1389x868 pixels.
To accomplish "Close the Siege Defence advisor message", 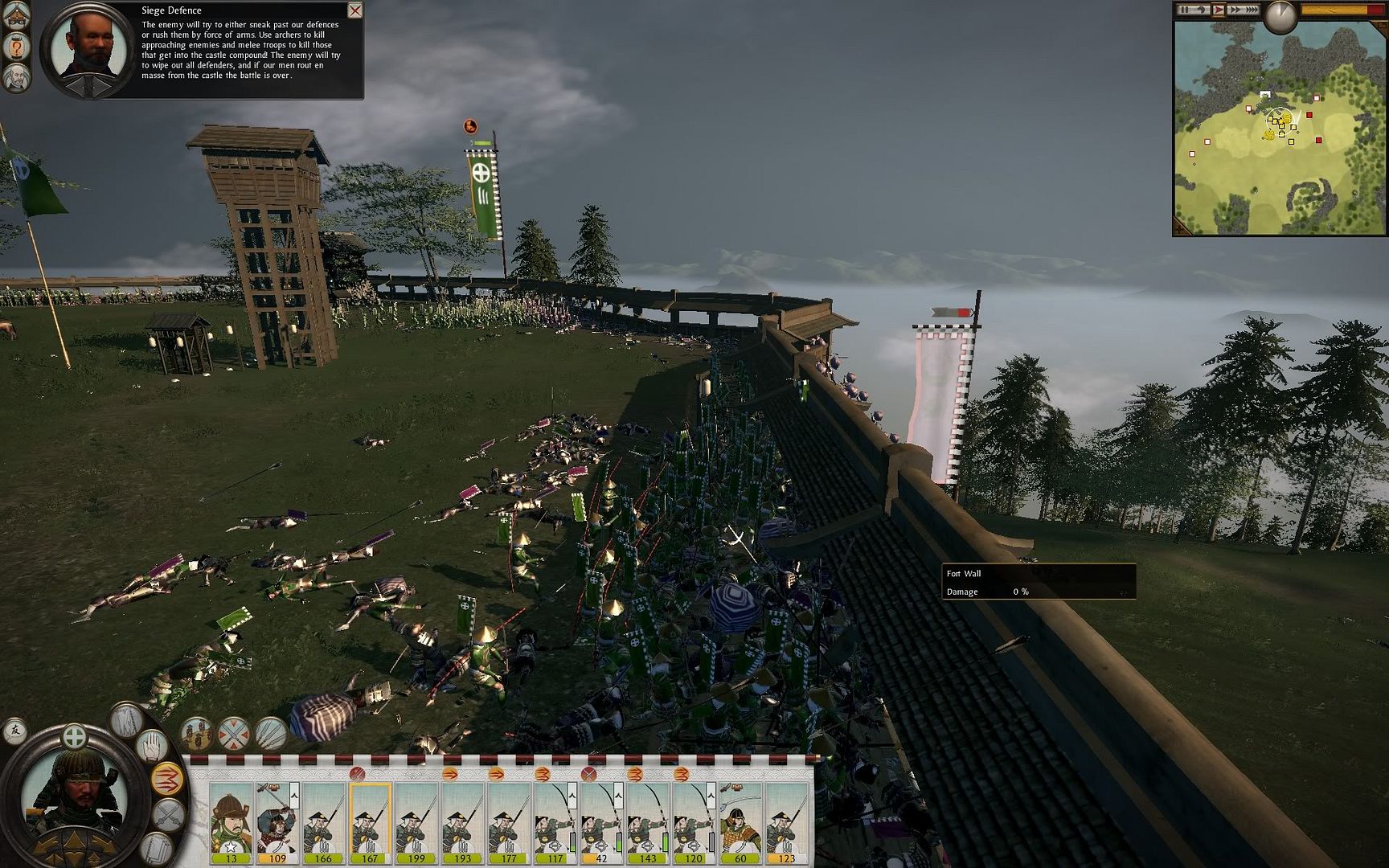I will click(354, 10).
